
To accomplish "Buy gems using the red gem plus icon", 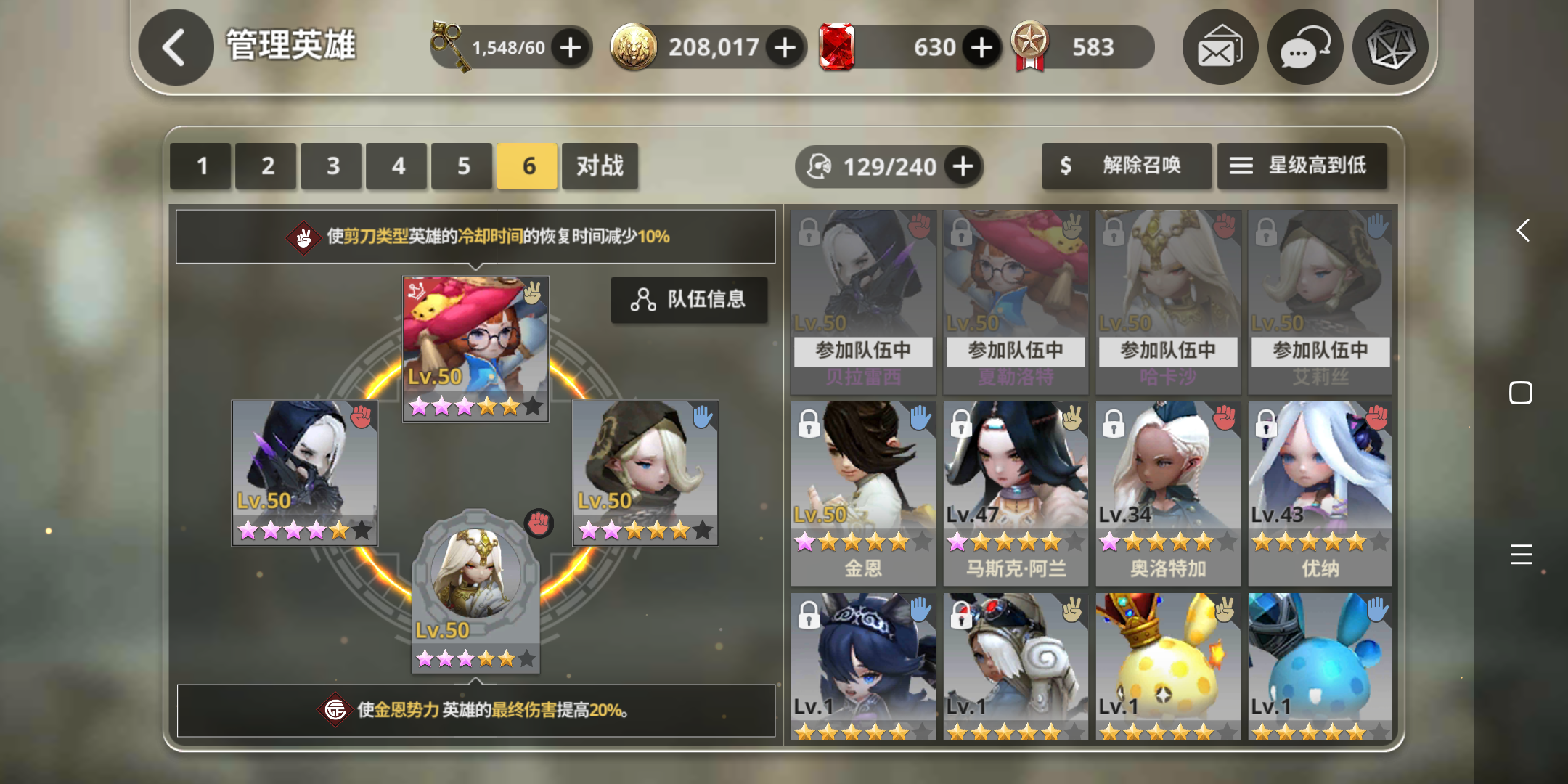I will (981, 46).
